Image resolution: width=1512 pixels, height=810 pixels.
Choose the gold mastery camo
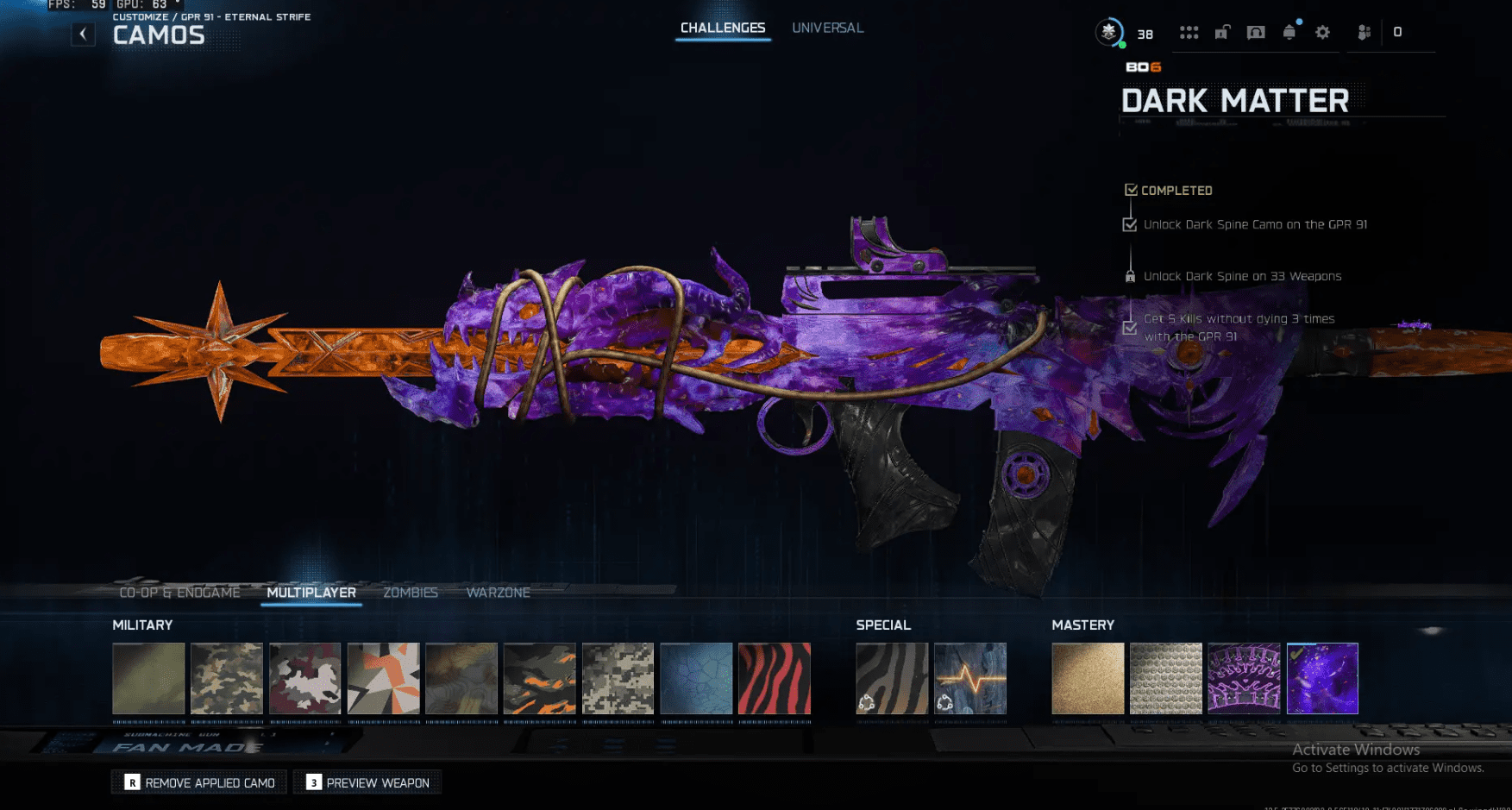tap(1088, 678)
